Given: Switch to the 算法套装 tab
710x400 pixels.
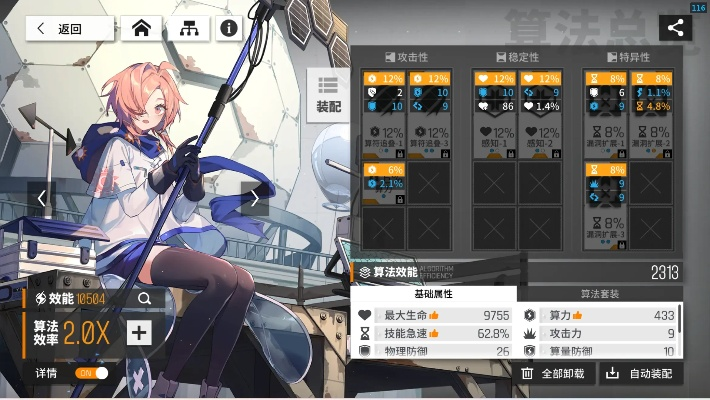Looking at the screenshot, I should pos(599,294).
